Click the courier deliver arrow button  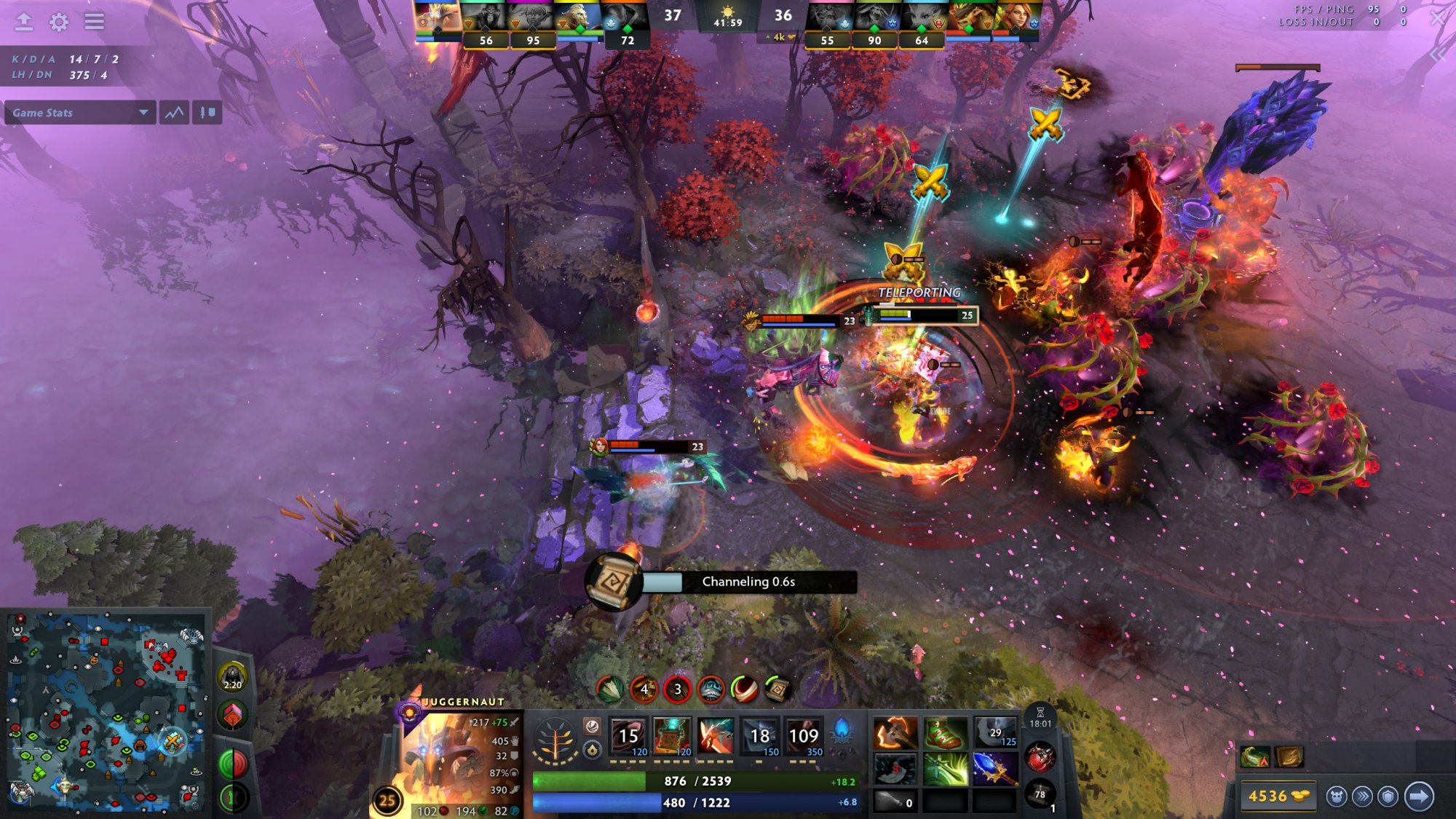tap(1419, 796)
